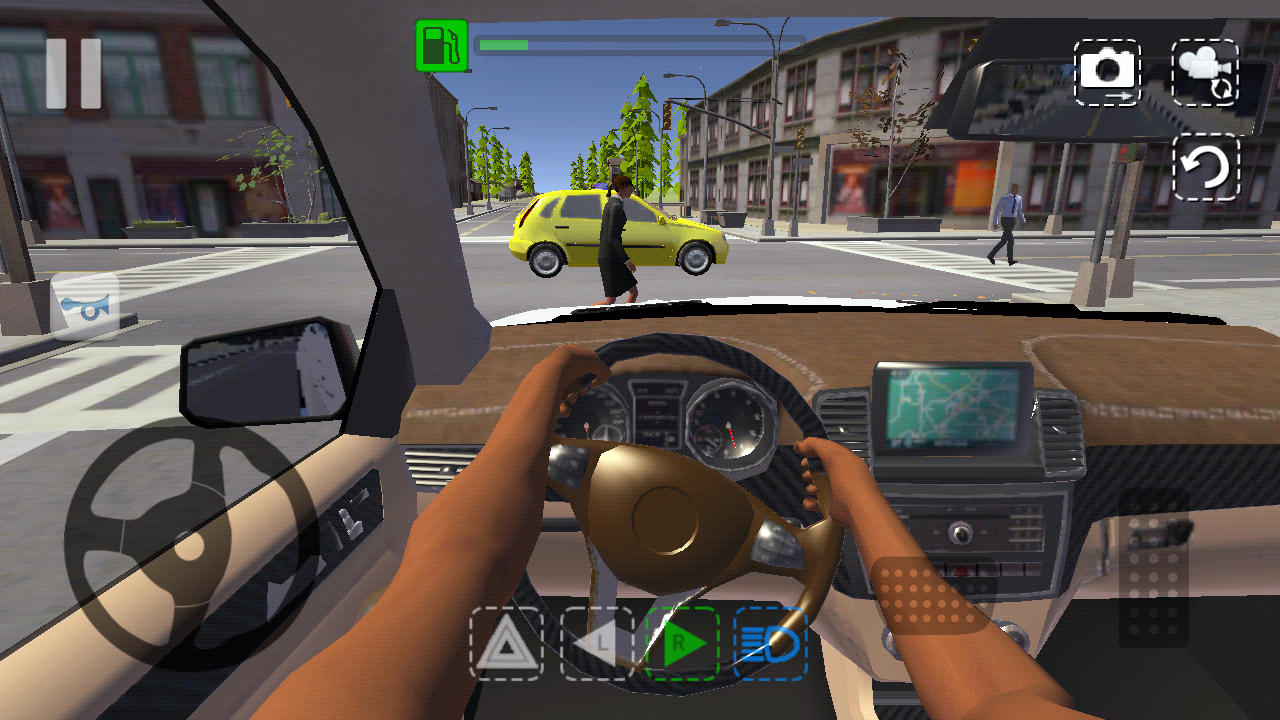Viewport: 1280px width, 720px height.
Task: Reset the car using the curved arrow icon
Action: (x=1207, y=168)
